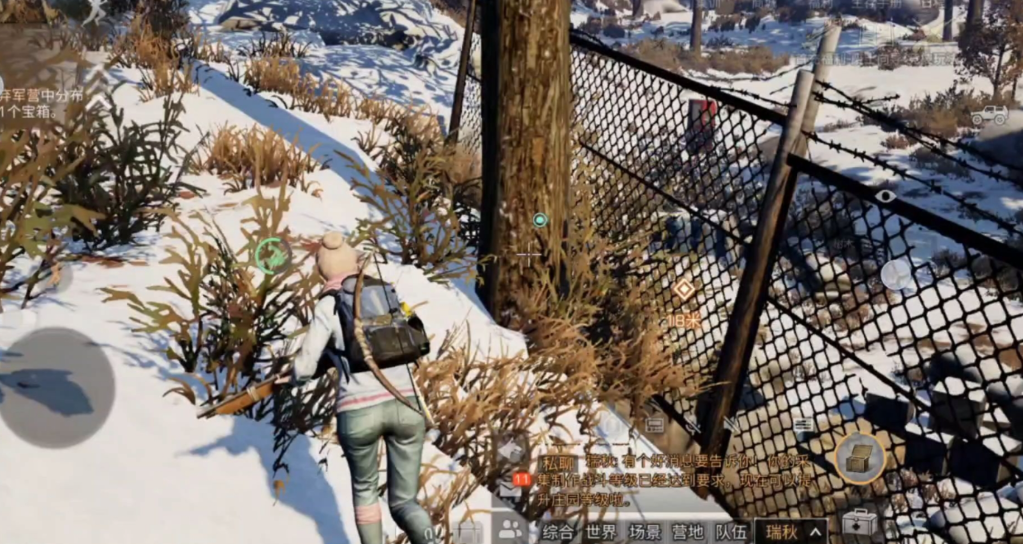This screenshot has height=544, width=1023.
Task: Open the friends list people icon
Action: pyautogui.click(x=511, y=530)
